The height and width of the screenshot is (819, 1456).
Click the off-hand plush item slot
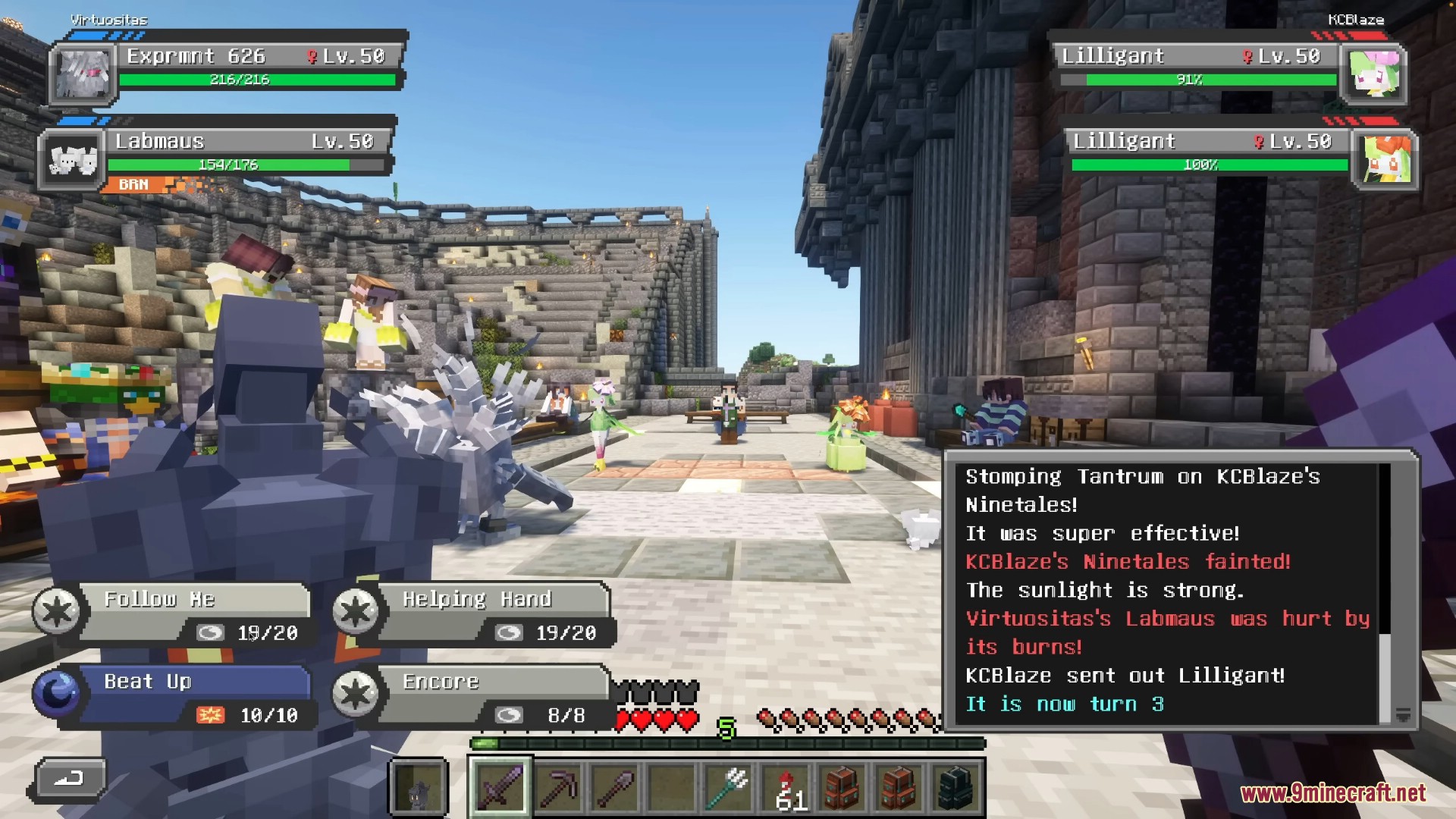point(418,787)
